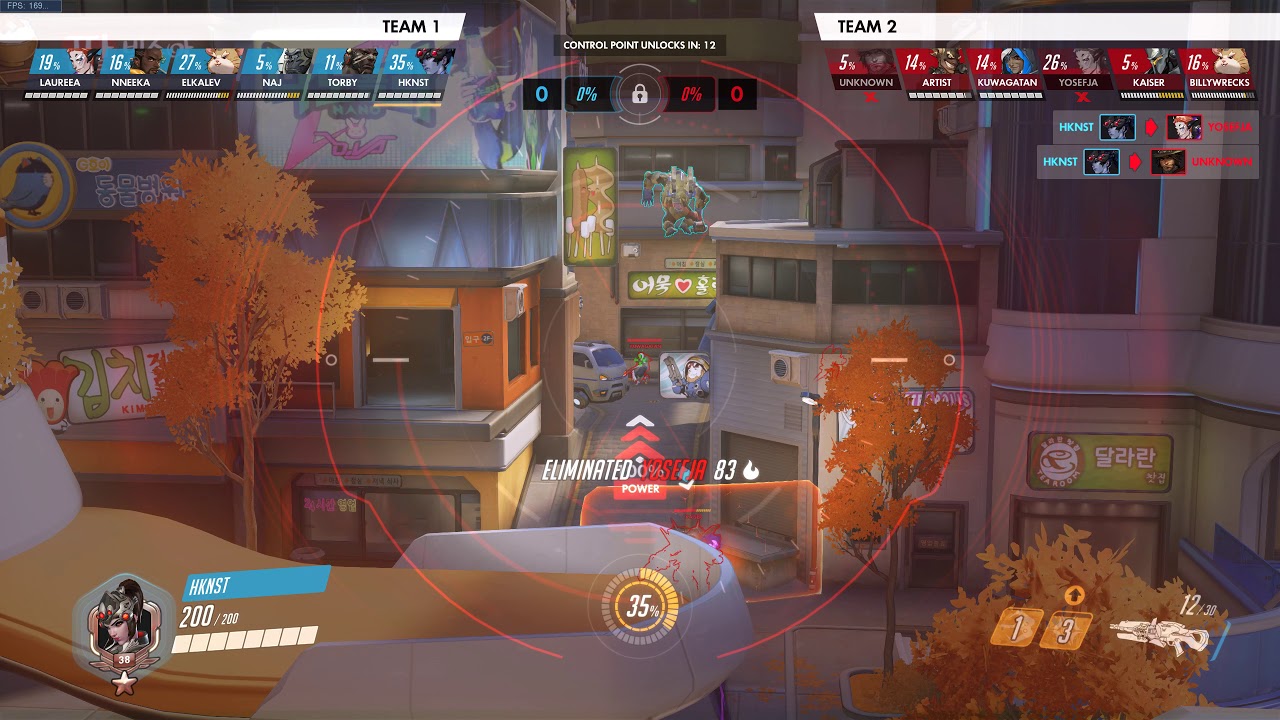The height and width of the screenshot is (720, 1280).
Task: Select TORBY's player card
Action: [341, 70]
